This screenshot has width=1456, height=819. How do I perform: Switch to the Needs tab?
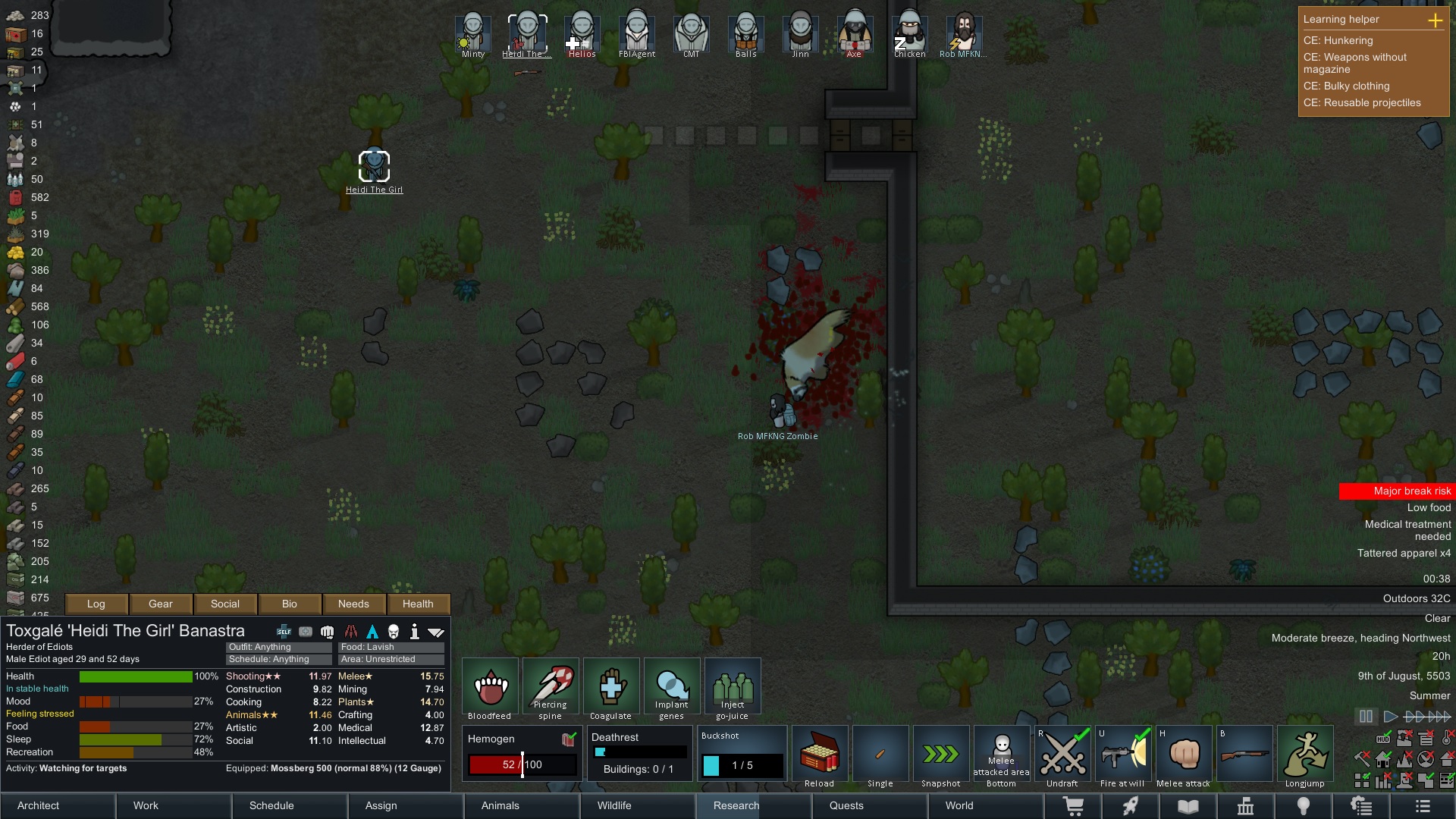[353, 604]
